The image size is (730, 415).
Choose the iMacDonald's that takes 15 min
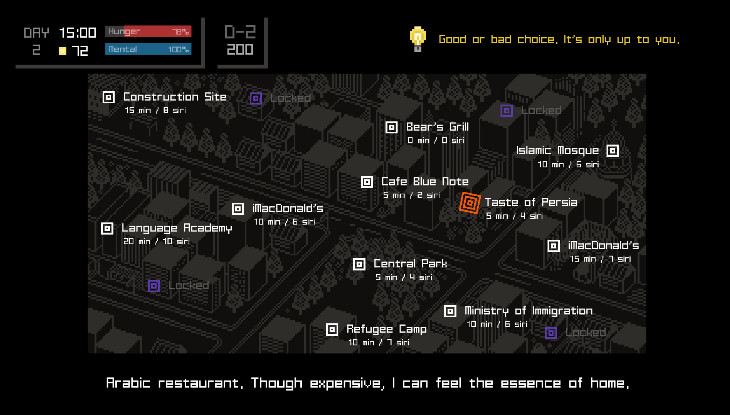[553, 246]
